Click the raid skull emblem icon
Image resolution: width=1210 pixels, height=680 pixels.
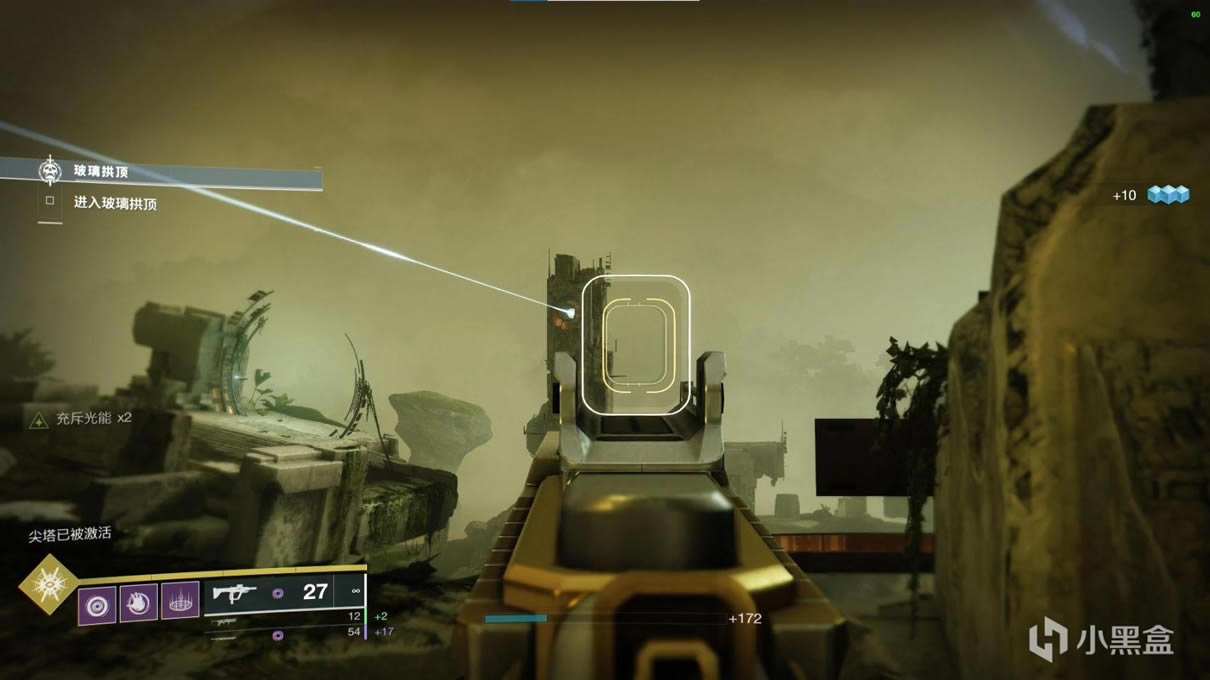point(50,171)
